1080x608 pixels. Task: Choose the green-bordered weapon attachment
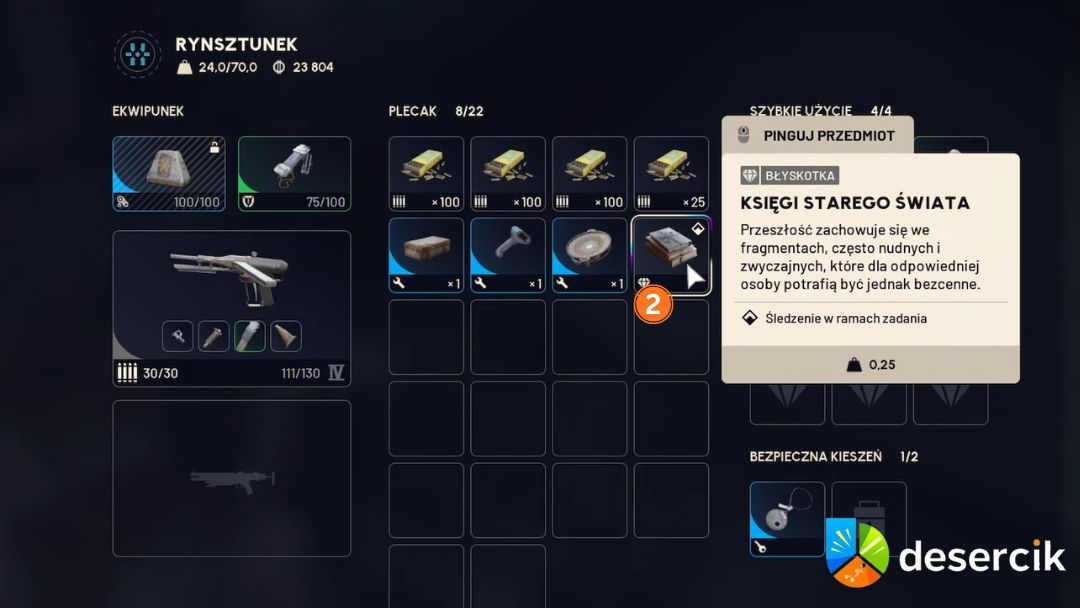pos(249,336)
